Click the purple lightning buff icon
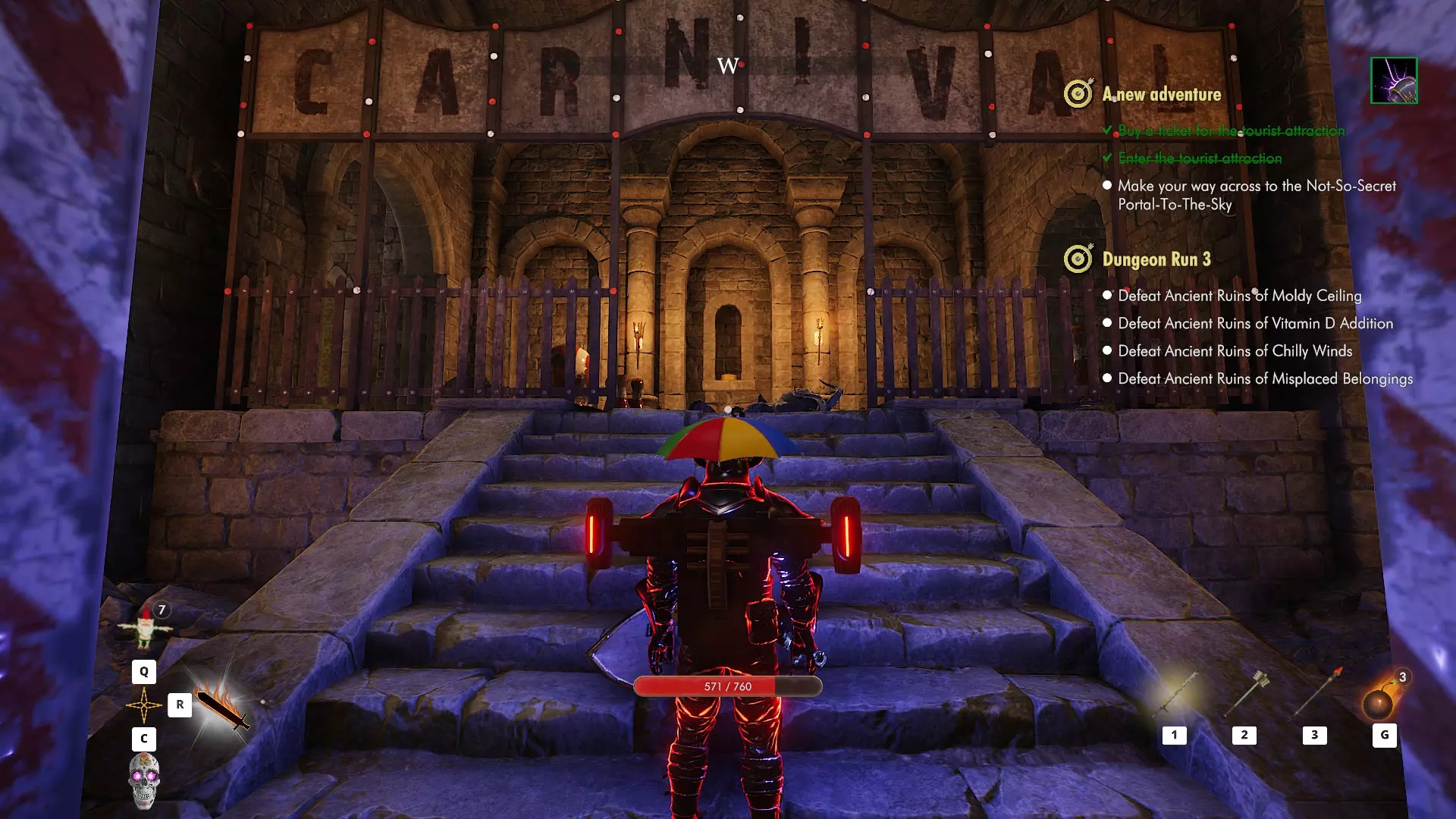The height and width of the screenshot is (819, 1456). click(1394, 80)
